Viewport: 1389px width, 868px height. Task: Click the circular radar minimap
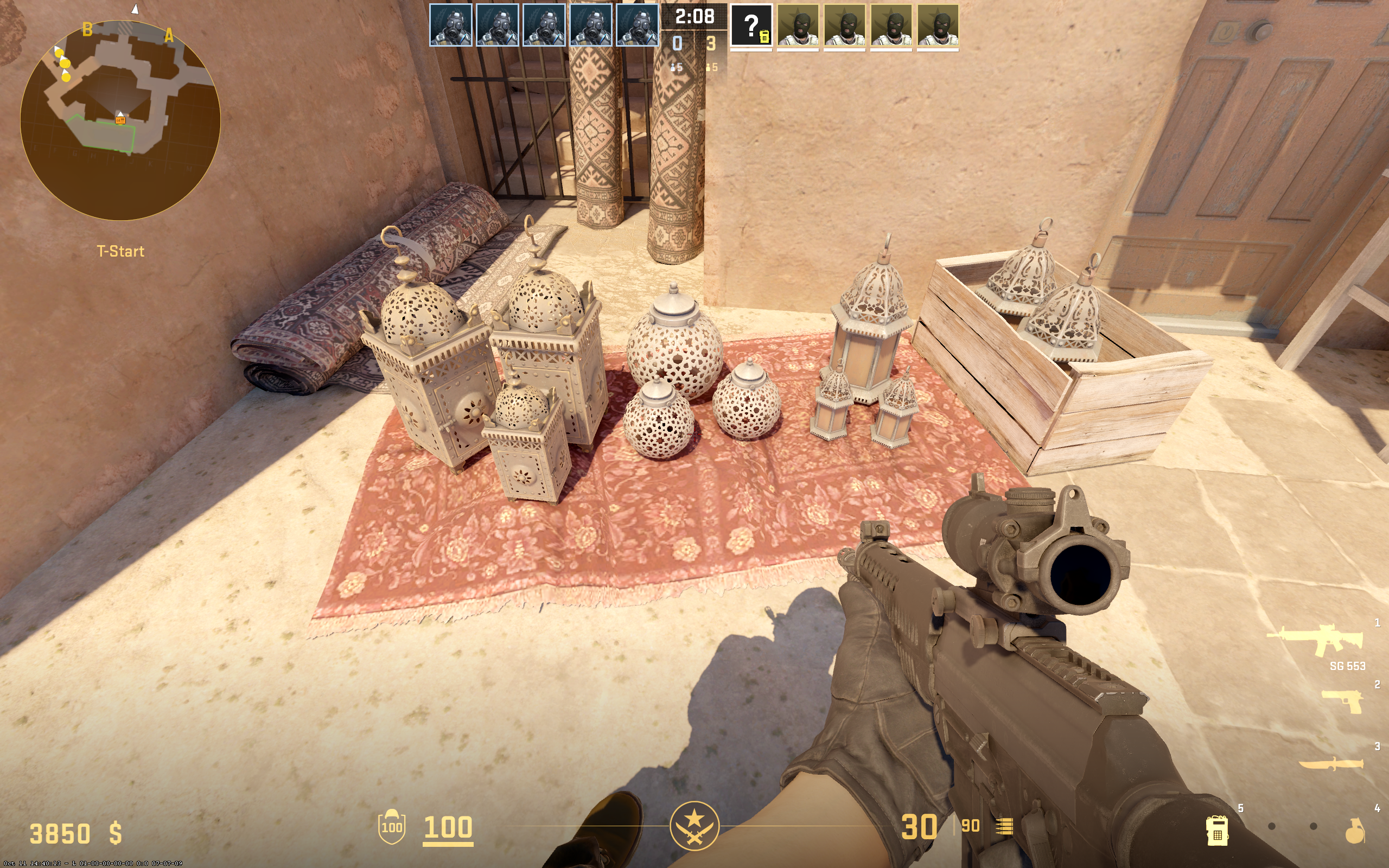pos(120,120)
